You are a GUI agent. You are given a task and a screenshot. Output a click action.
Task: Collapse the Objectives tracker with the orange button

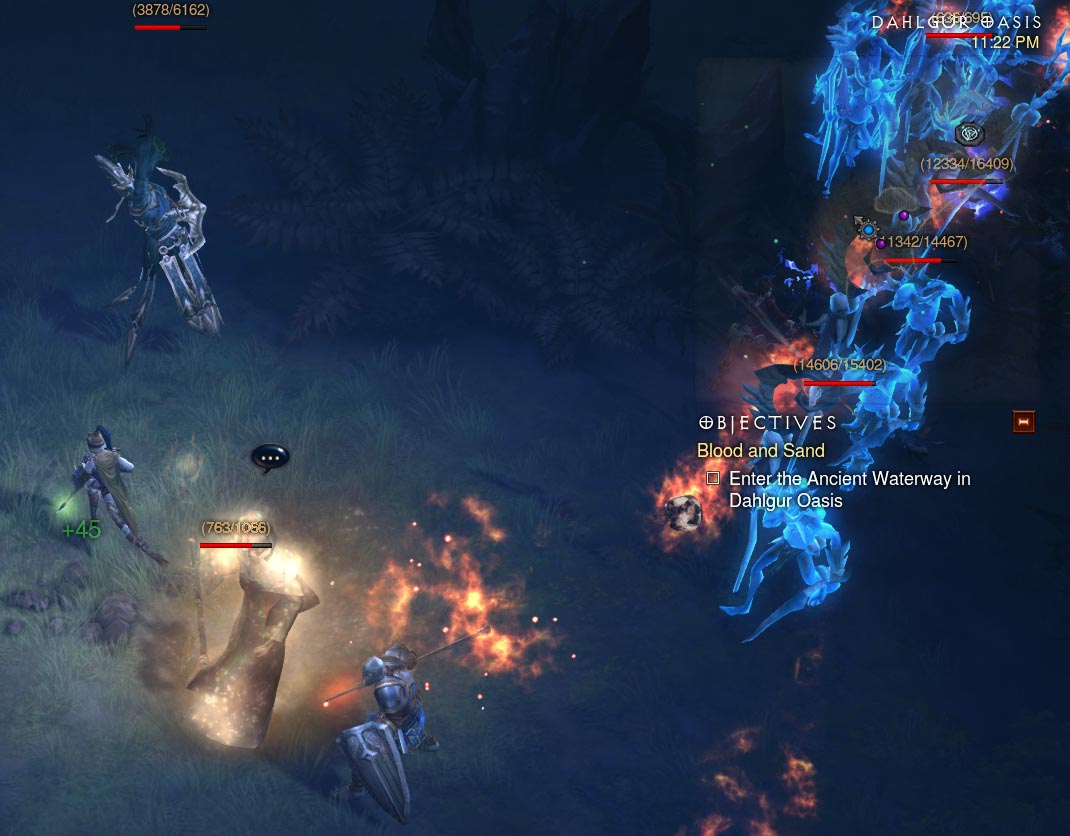tap(1023, 422)
